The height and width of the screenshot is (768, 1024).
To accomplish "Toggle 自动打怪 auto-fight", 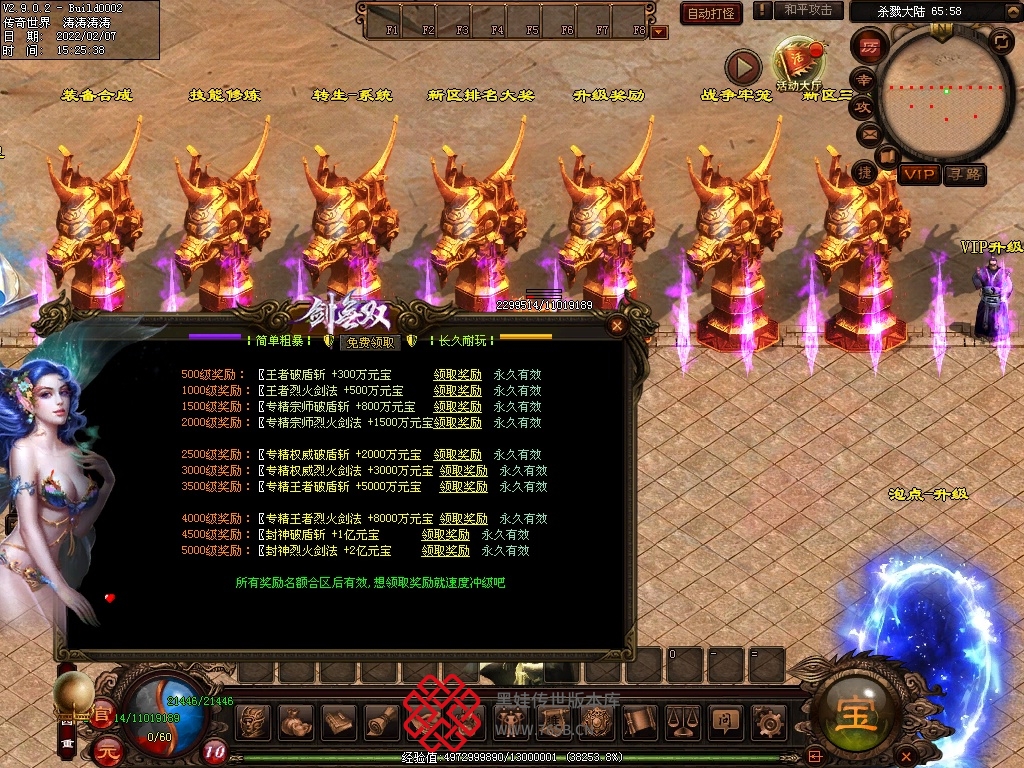I will tap(711, 13).
